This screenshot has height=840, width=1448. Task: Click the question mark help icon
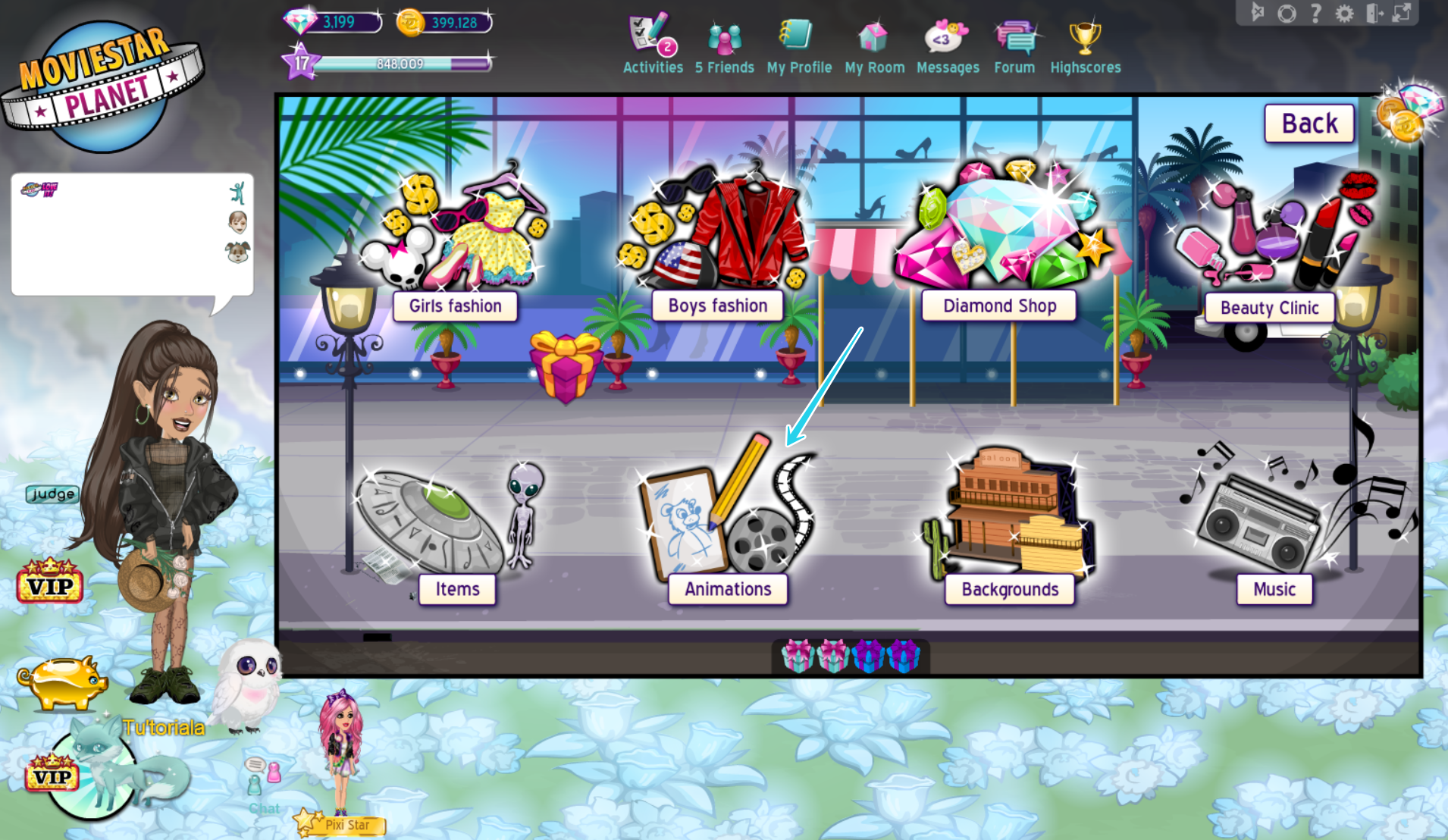click(1315, 12)
